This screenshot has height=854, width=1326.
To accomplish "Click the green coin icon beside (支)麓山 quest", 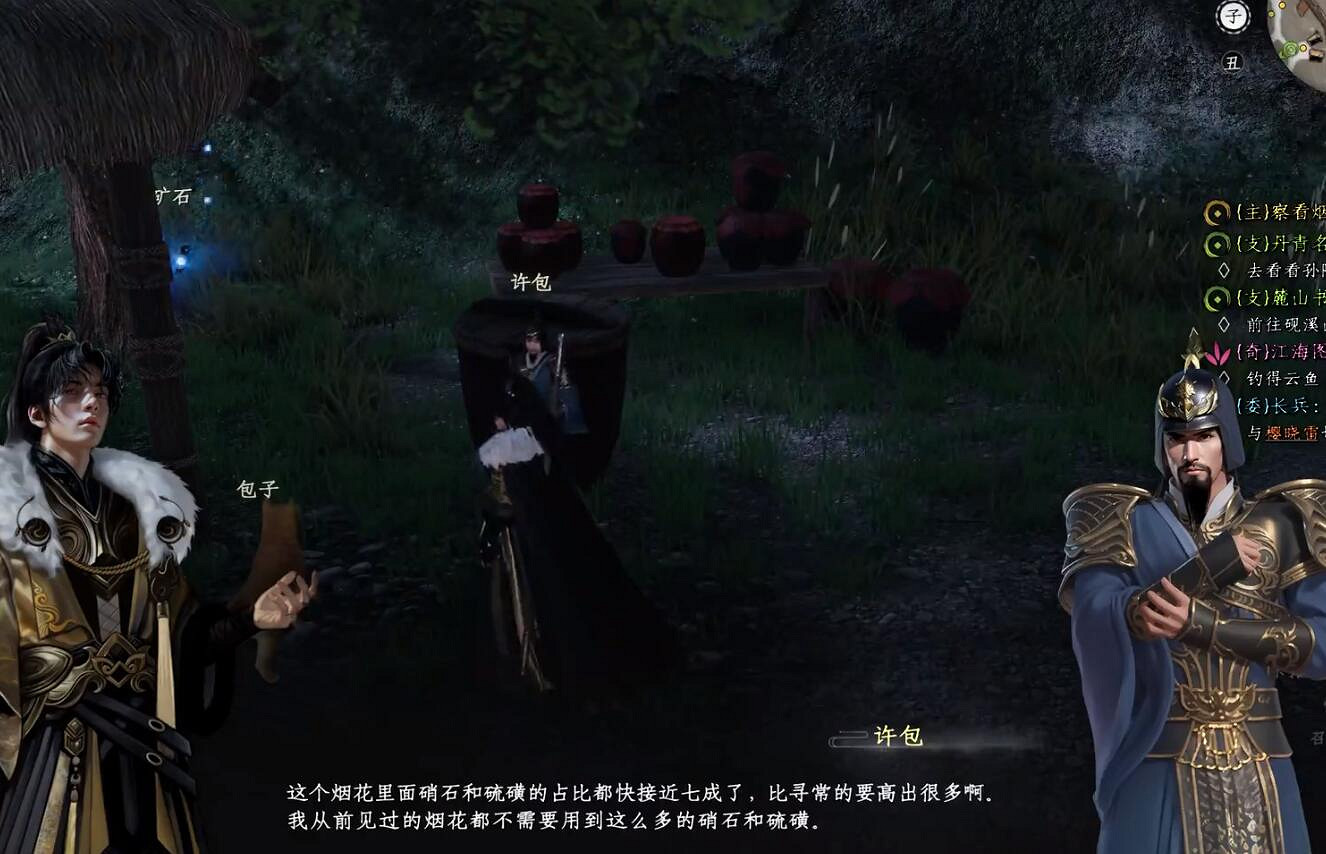I will [1219, 298].
